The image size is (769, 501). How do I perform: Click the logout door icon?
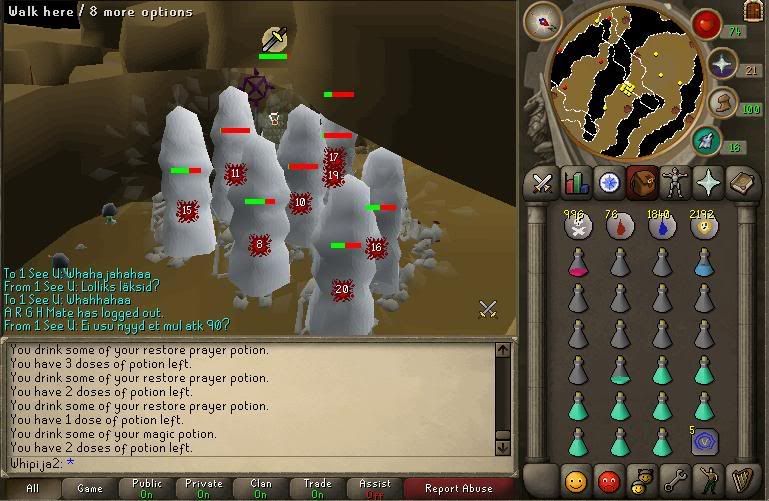[x=754, y=10]
